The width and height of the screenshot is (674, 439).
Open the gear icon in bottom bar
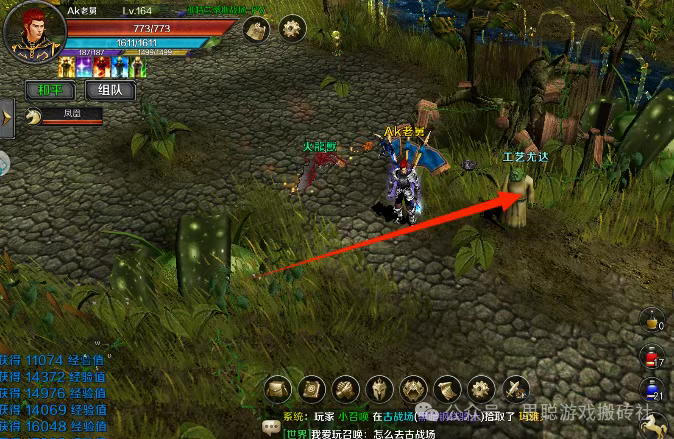[x=481, y=388]
